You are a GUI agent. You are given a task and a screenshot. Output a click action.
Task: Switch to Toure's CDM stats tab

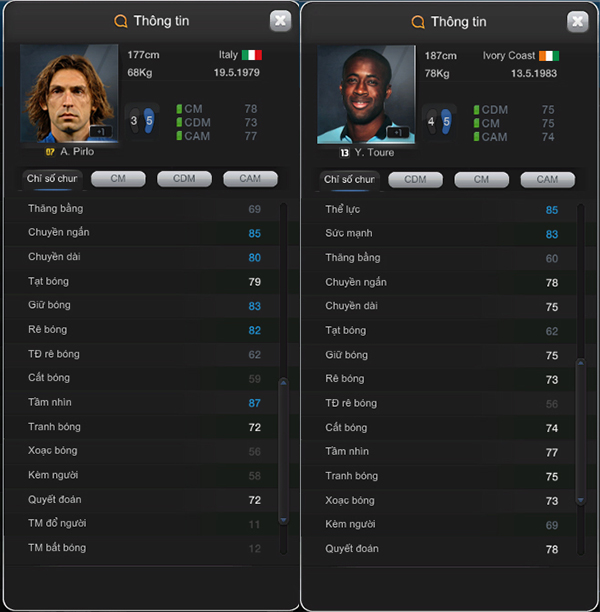(415, 180)
